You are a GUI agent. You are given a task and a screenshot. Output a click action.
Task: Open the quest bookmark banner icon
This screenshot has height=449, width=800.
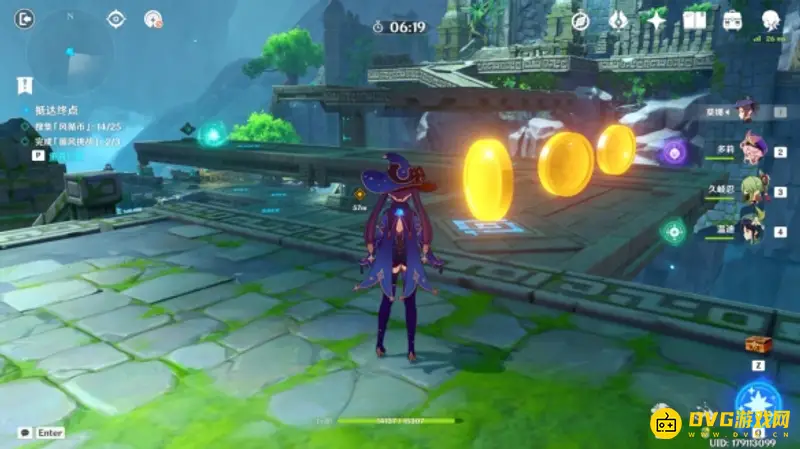click(25, 86)
